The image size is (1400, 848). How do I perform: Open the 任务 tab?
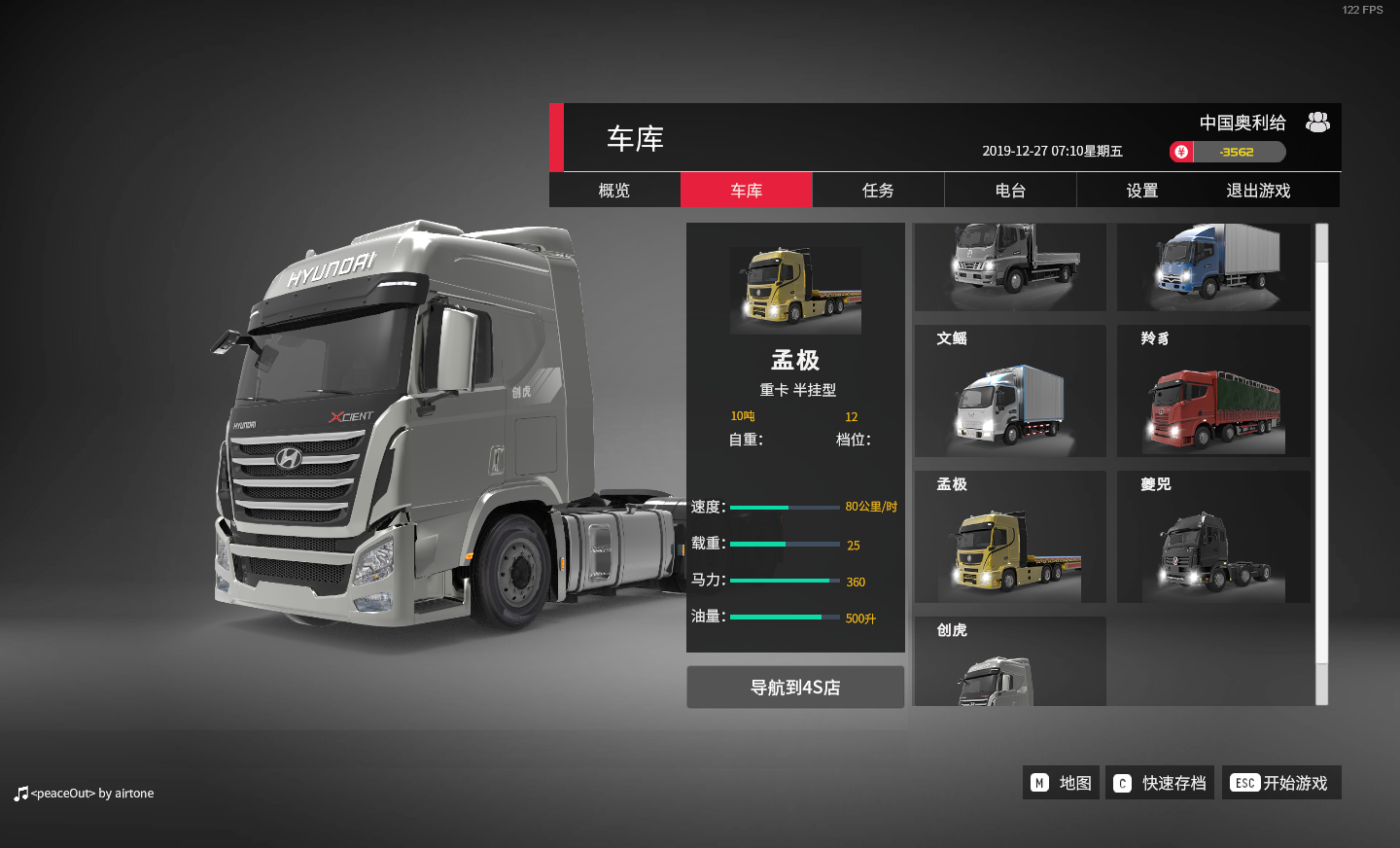point(878,191)
